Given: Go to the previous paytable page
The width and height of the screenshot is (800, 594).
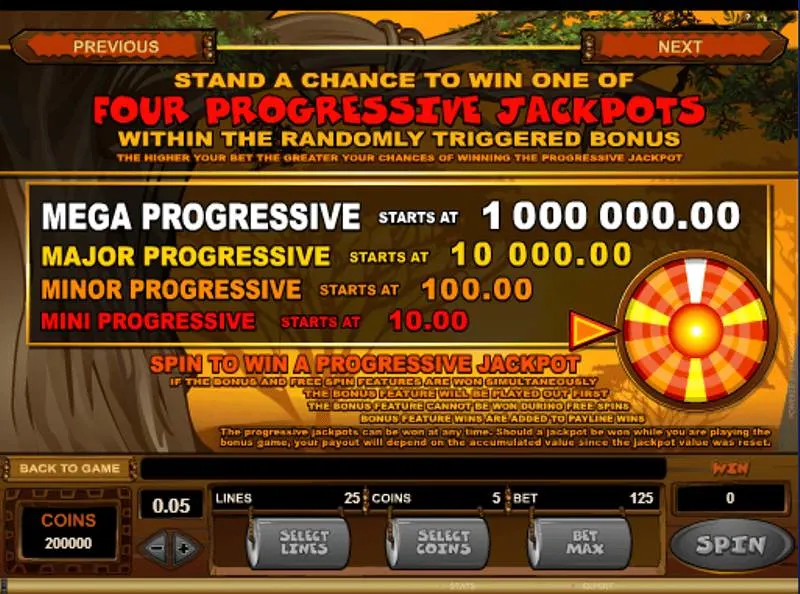Looking at the screenshot, I should tap(115, 46).
